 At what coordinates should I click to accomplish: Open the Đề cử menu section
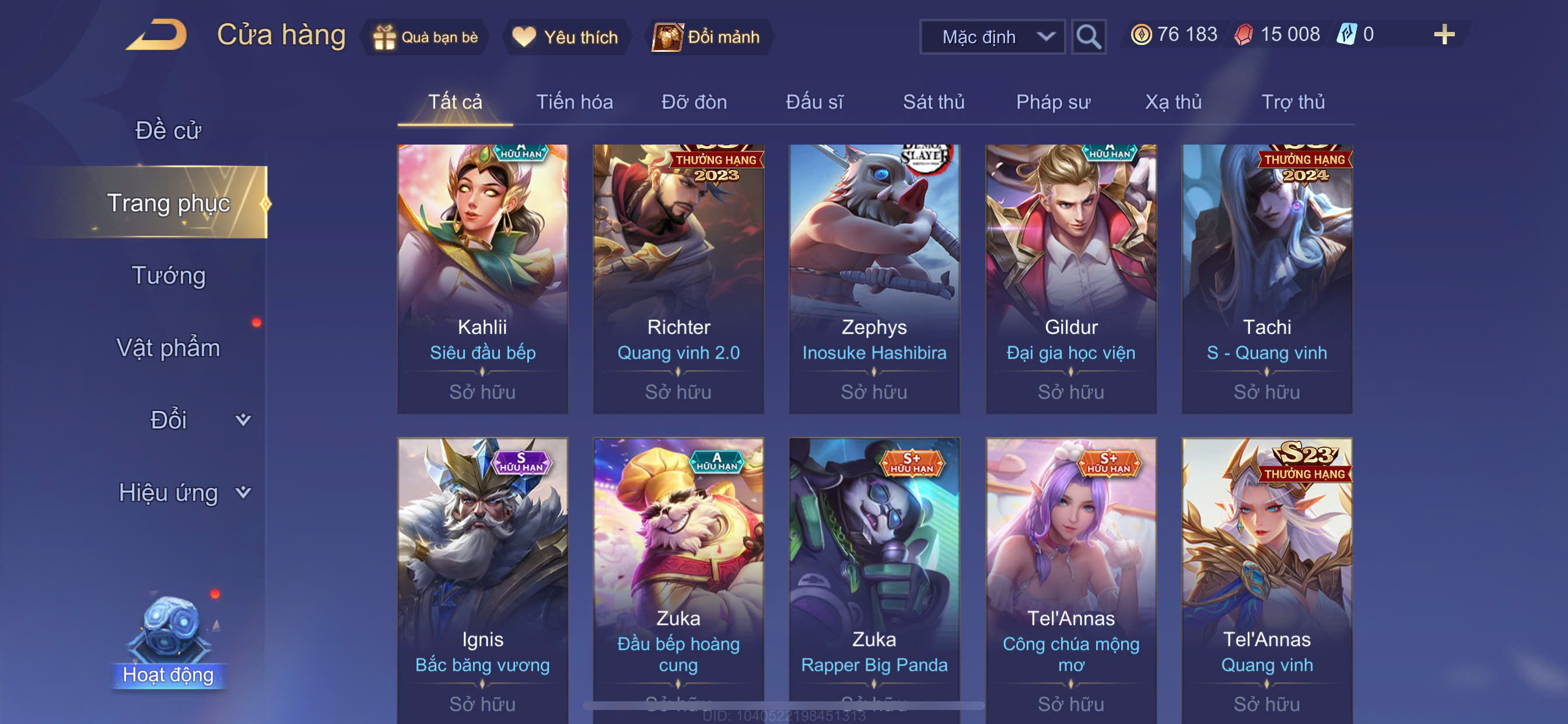[168, 130]
